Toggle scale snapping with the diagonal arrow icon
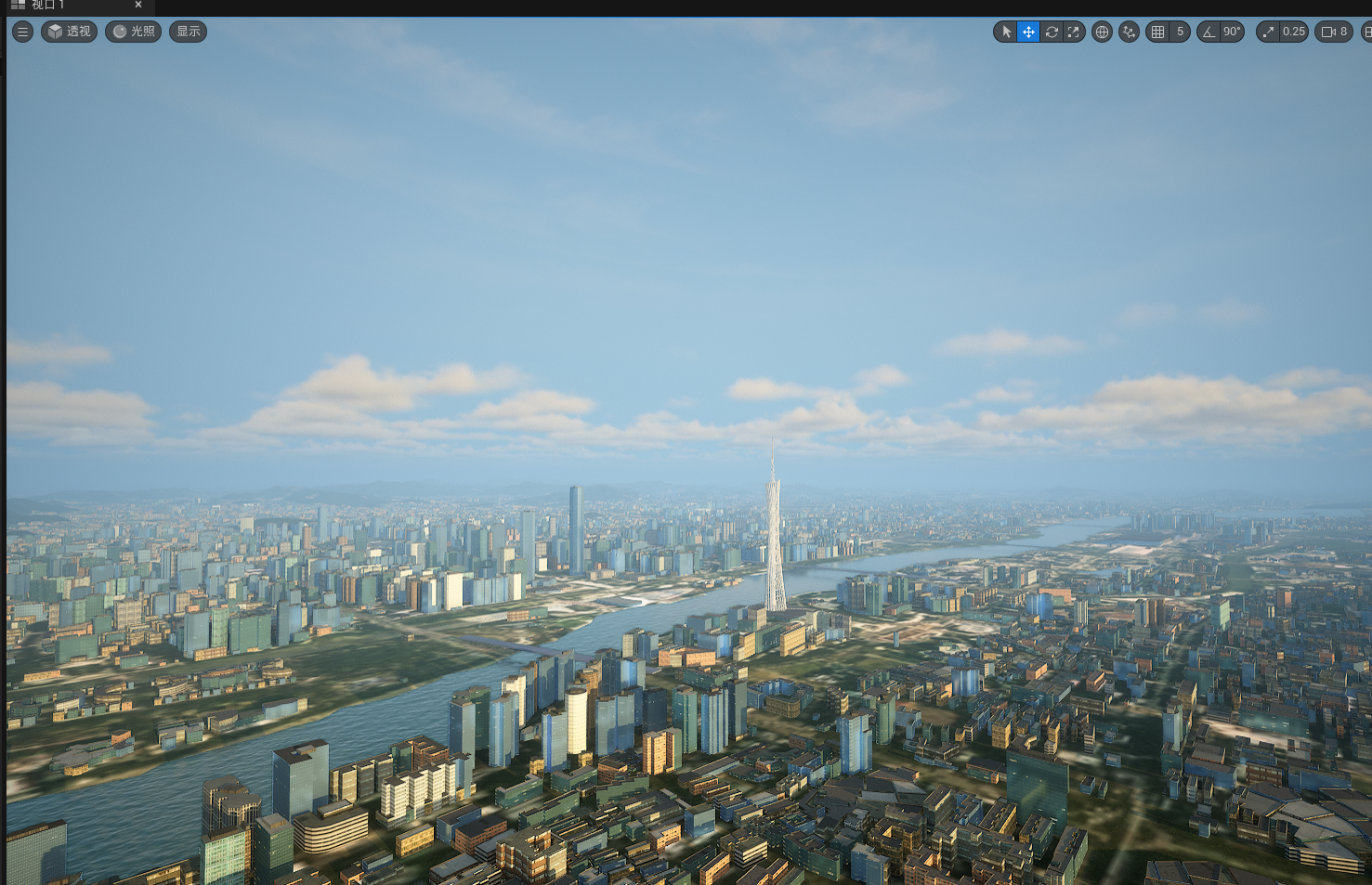Viewport: 1372px width, 885px height. point(1268,32)
